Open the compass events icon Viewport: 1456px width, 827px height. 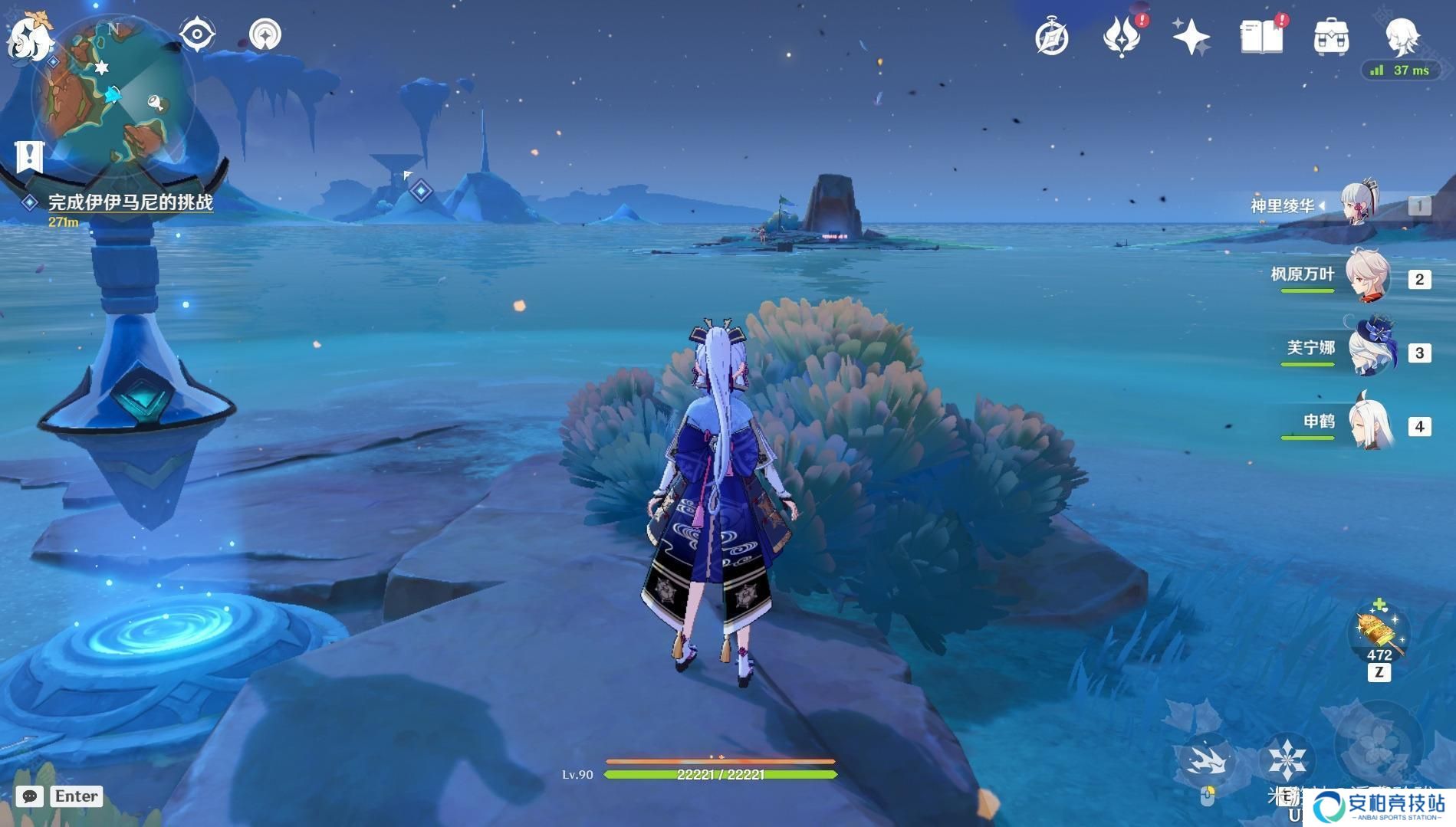coord(1051,38)
